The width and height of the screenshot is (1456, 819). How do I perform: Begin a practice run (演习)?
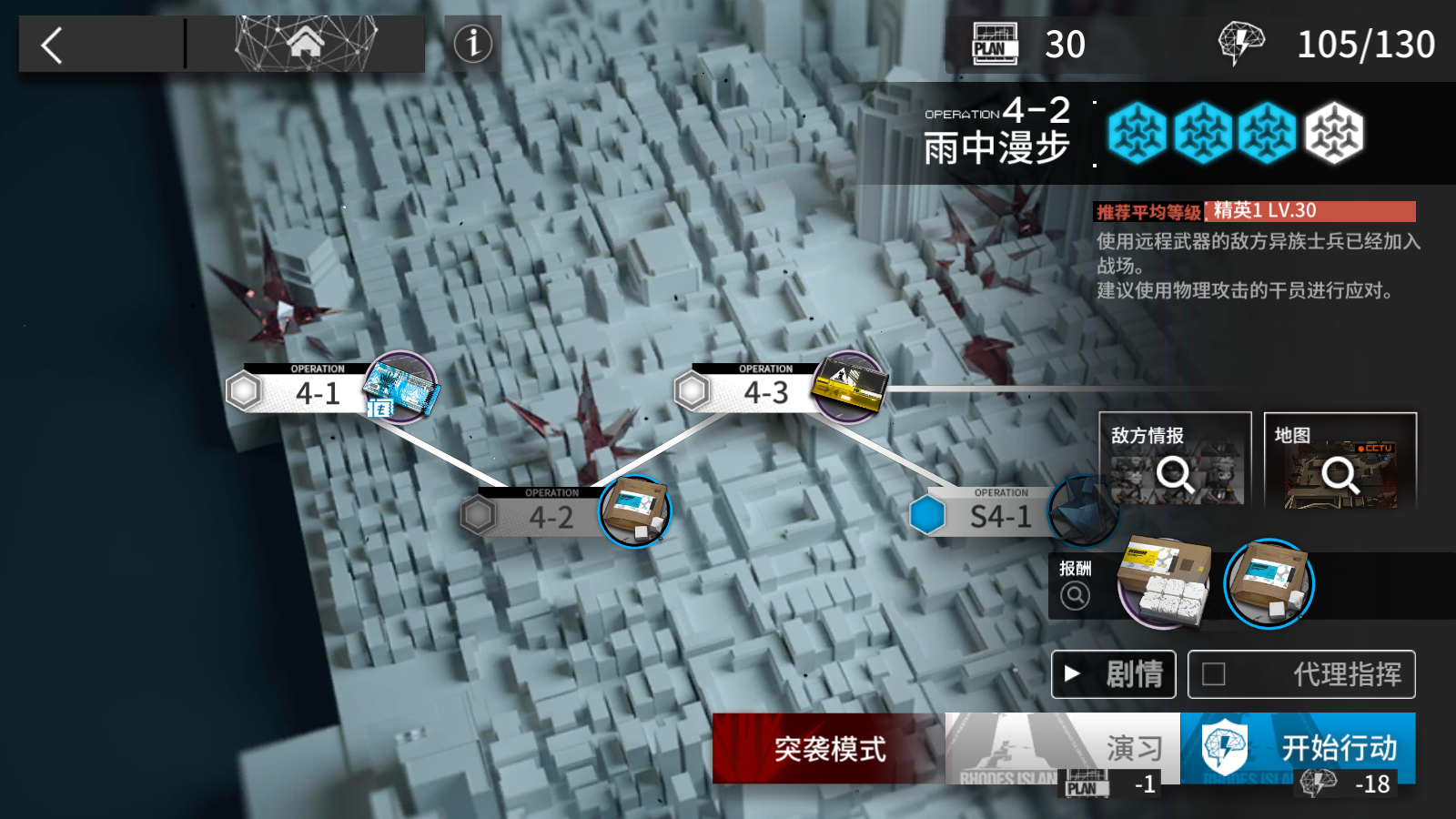tap(1062, 748)
